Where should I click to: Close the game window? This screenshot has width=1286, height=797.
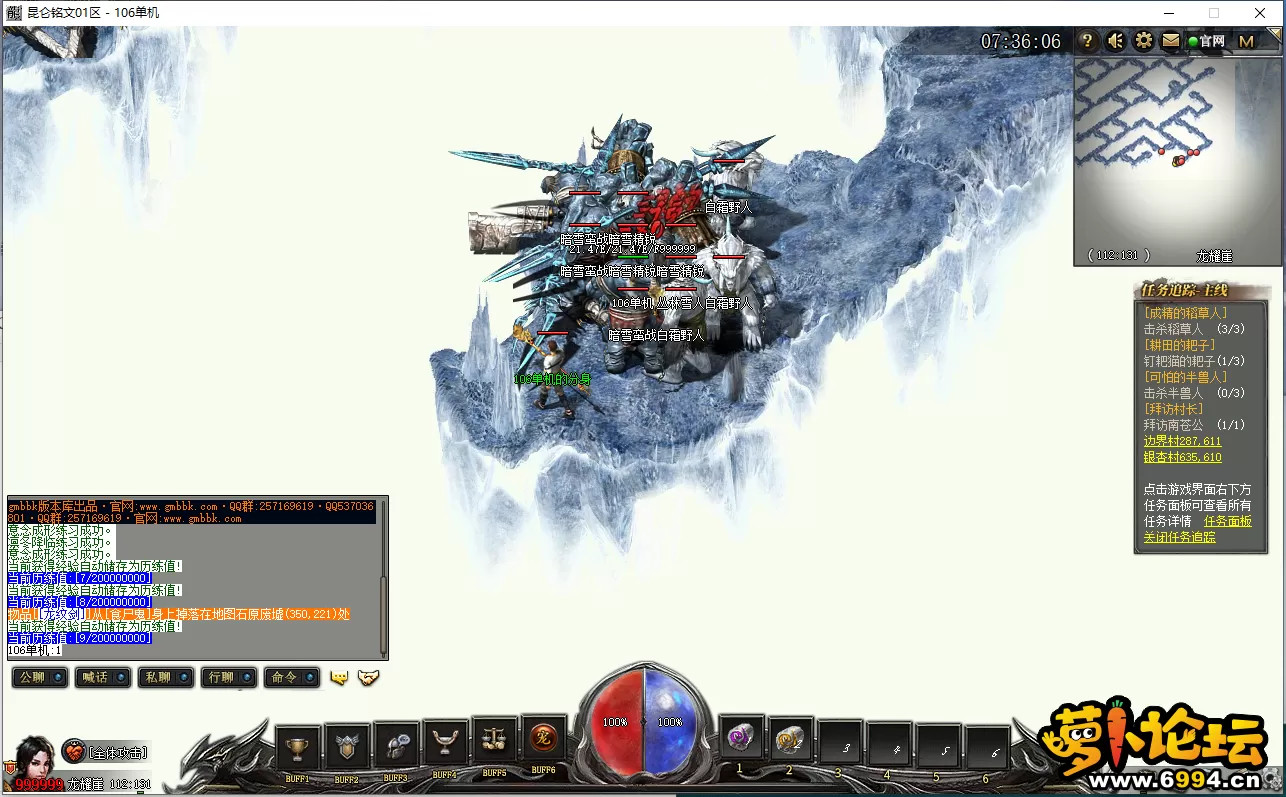[x=1260, y=13]
